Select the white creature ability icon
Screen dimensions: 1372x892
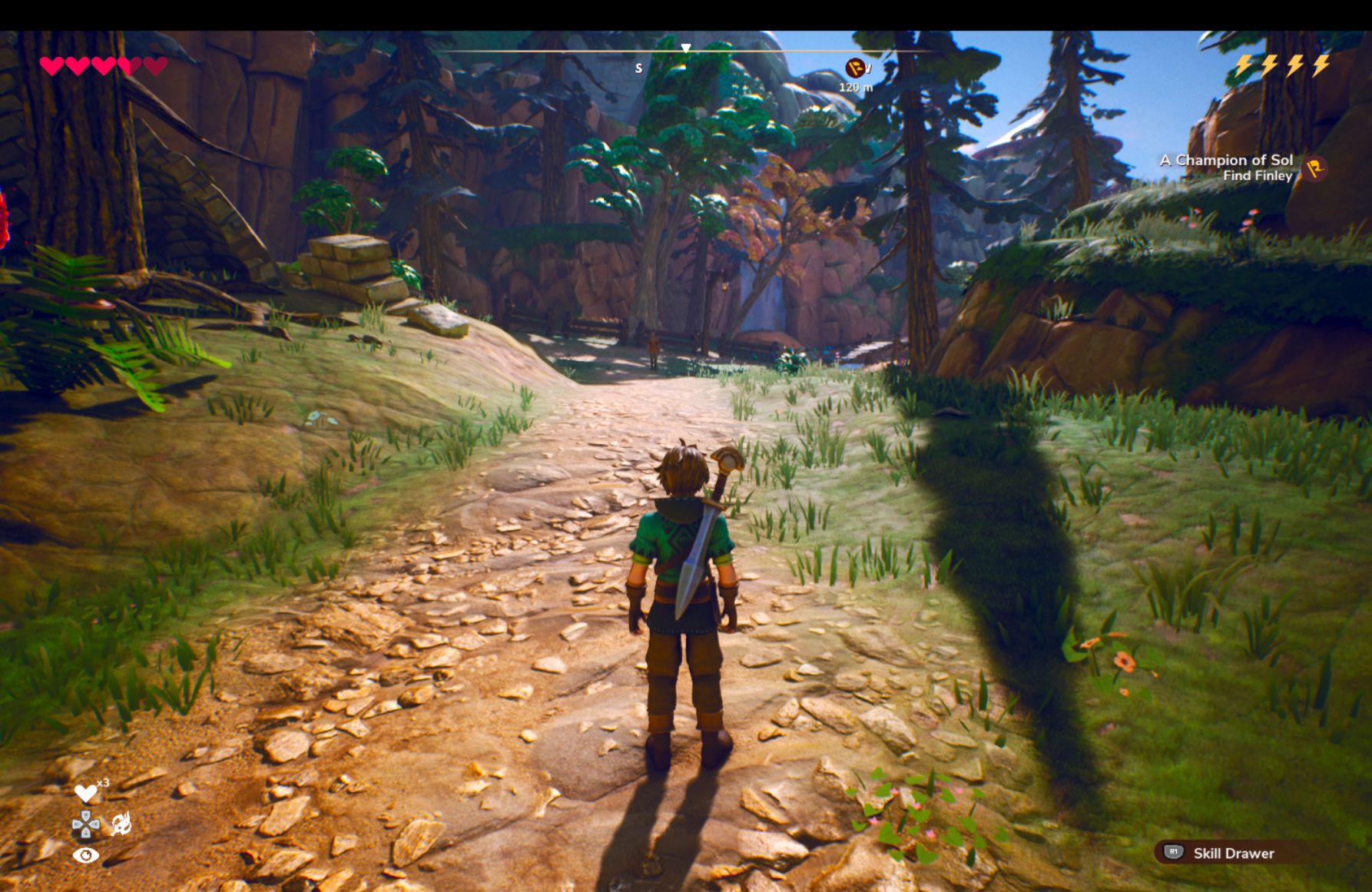121,824
